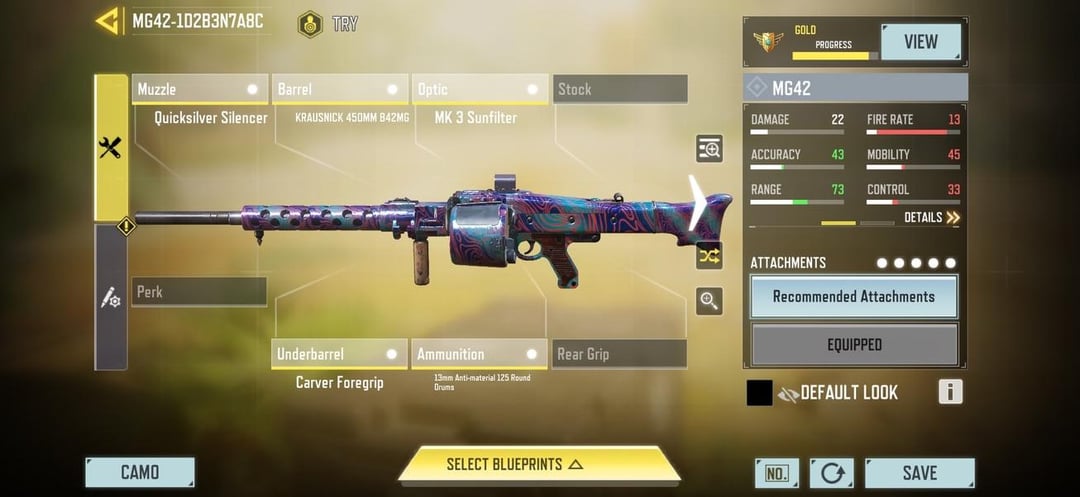Save the MG42 loadout
1080x497 pixels.
(x=919, y=473)
